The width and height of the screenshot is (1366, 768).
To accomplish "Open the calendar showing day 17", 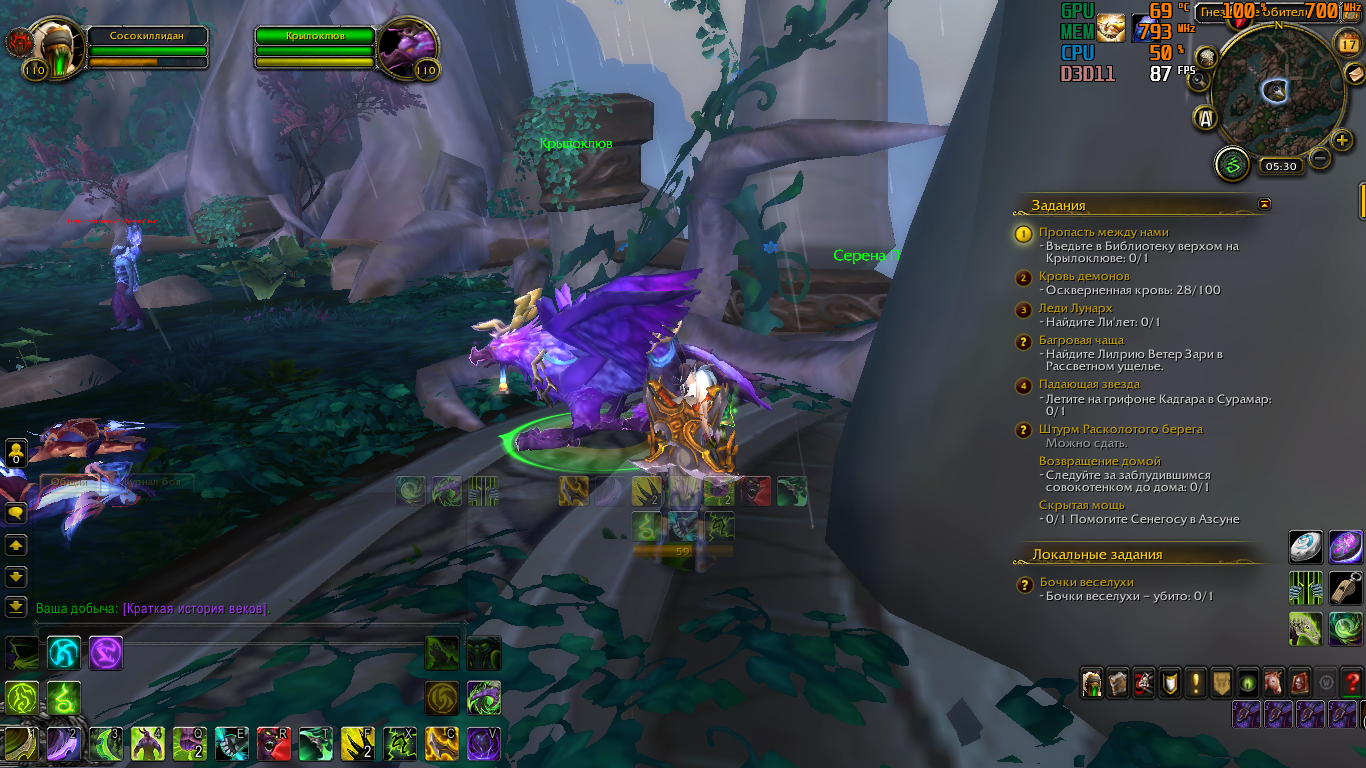I will click(x=1349, y=42).
